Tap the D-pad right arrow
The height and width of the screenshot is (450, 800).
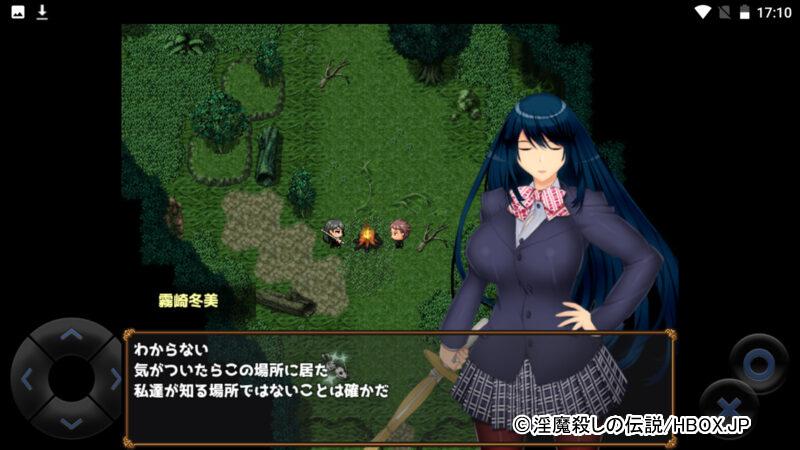click(x=113, y=379)
